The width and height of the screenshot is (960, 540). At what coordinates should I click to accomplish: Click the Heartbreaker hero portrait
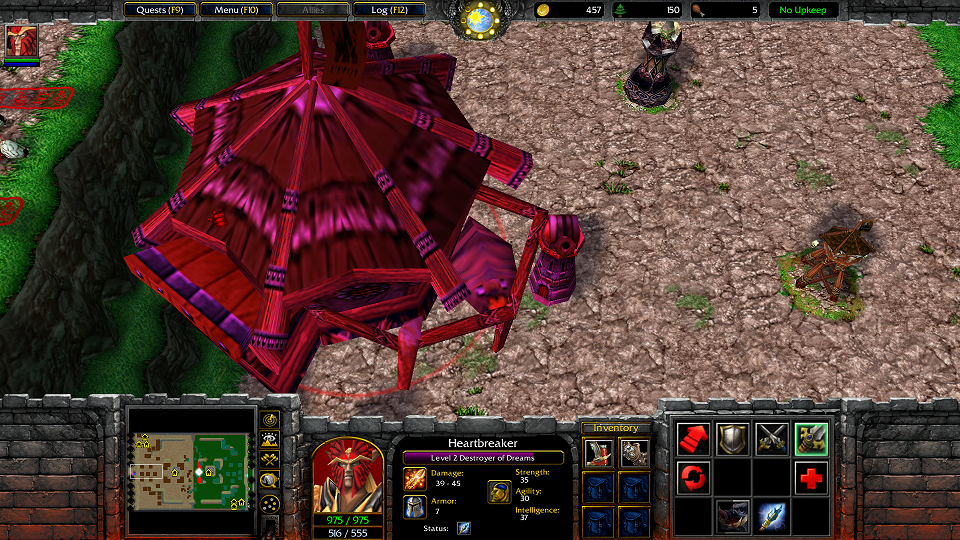click(347, 476)
